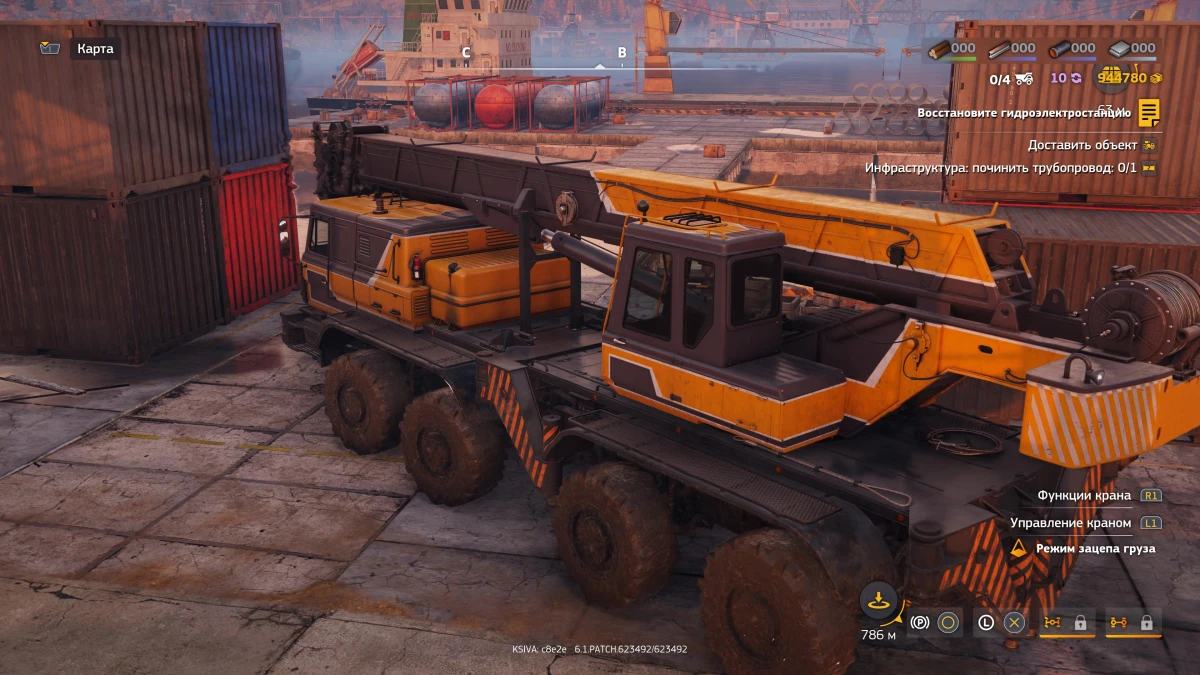This screenshot has width=1200, height=675.
Task: Click the yellow contract note icon
Action: point(1149,113)
